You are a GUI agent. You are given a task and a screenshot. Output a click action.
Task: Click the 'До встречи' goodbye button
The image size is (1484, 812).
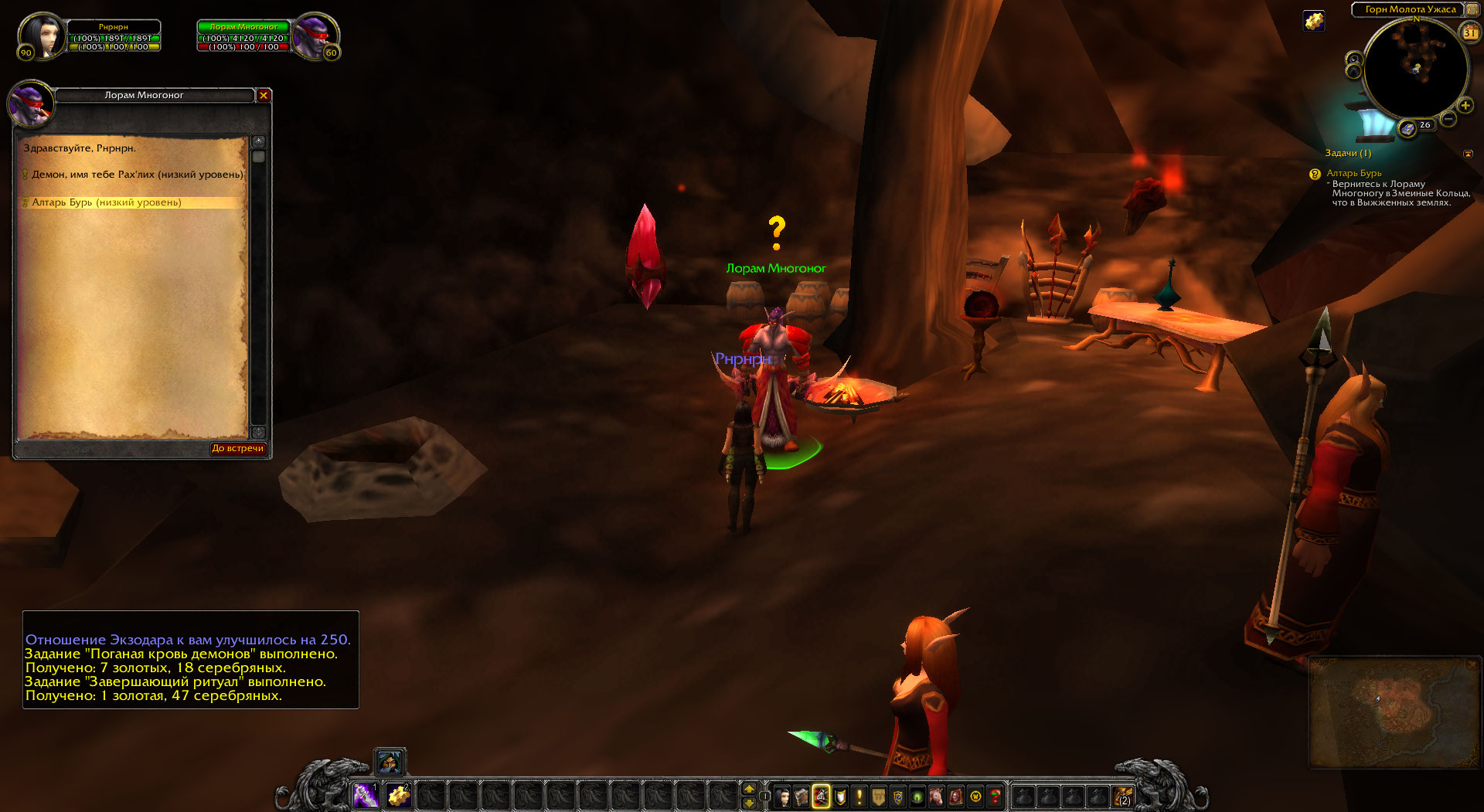tap(238, 449)
